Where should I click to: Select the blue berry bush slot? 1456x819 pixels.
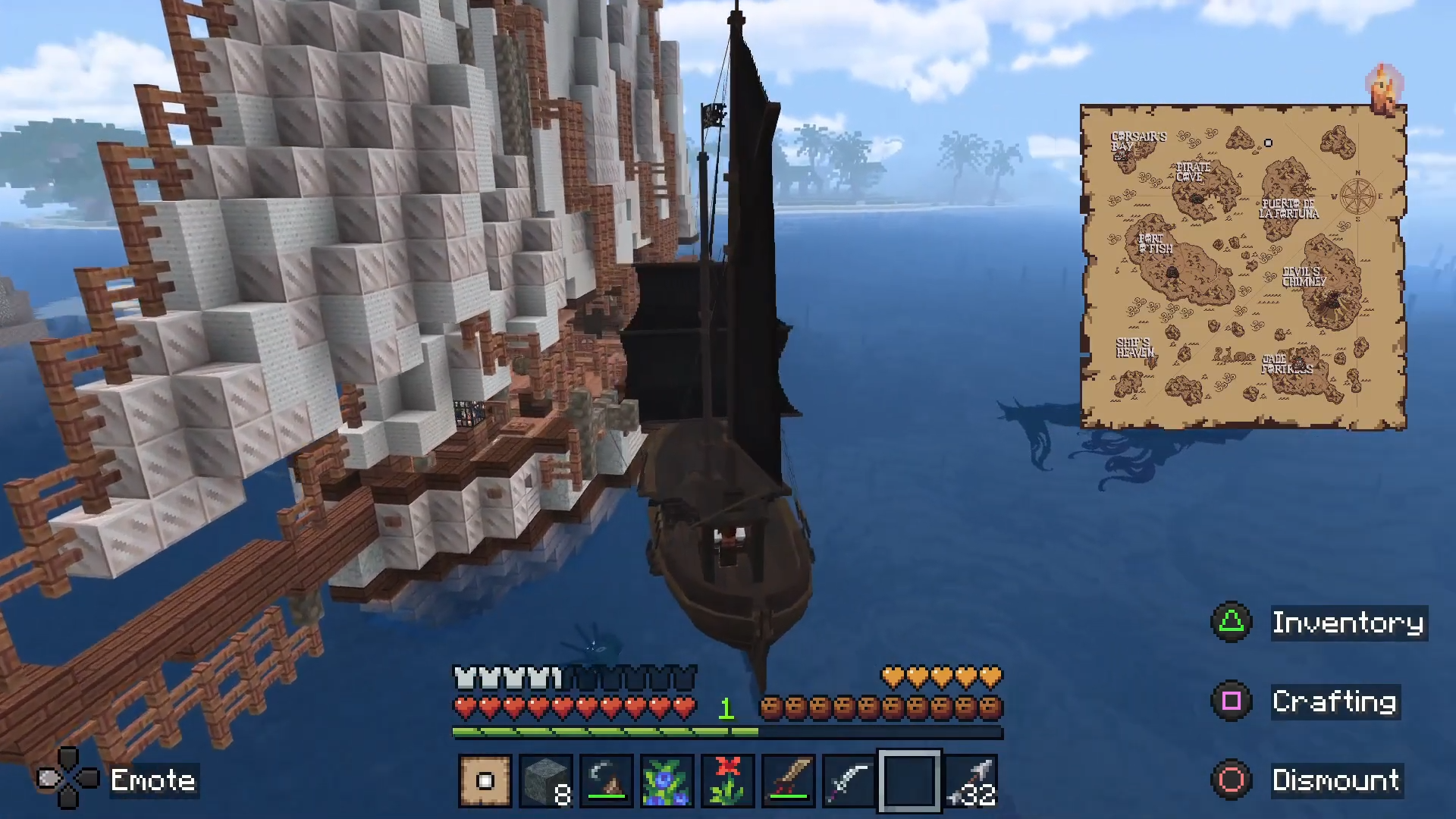(x=667, y=780)
